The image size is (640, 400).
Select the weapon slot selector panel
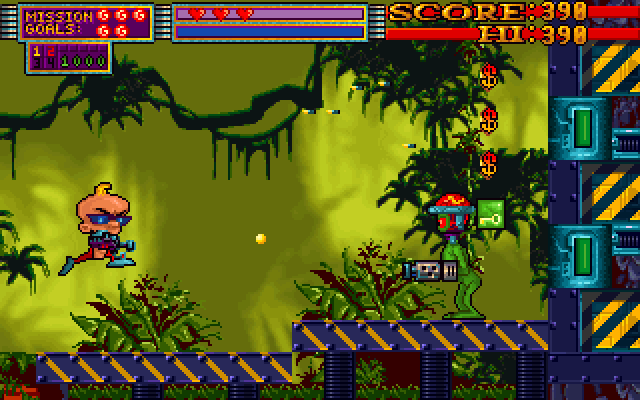point(68,56)
